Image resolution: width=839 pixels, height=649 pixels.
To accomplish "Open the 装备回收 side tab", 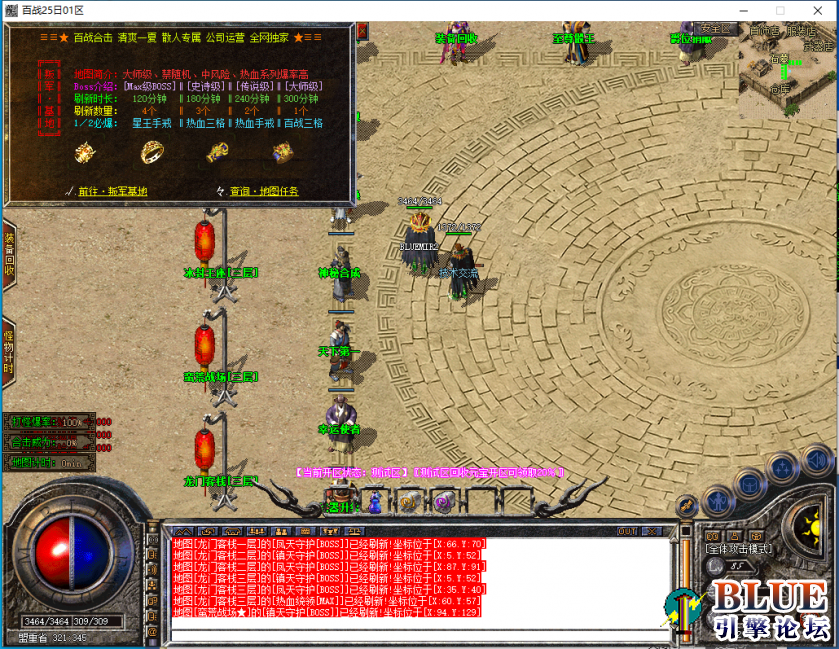I will pyautogui.click(x=8, y=256).
